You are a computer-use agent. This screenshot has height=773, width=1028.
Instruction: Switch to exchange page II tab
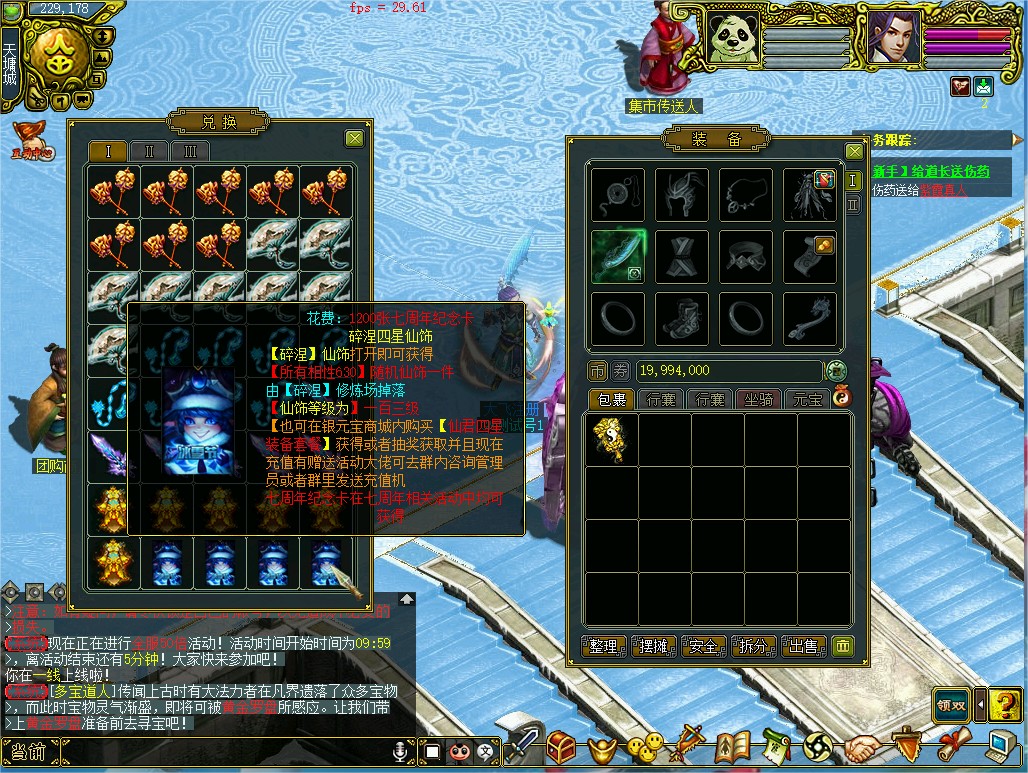(149, 151)
